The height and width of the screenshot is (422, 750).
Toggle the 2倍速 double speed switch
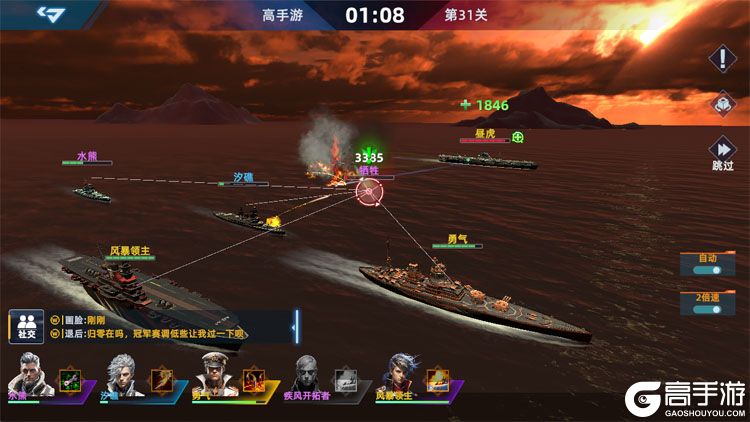[x=708, y=305]
